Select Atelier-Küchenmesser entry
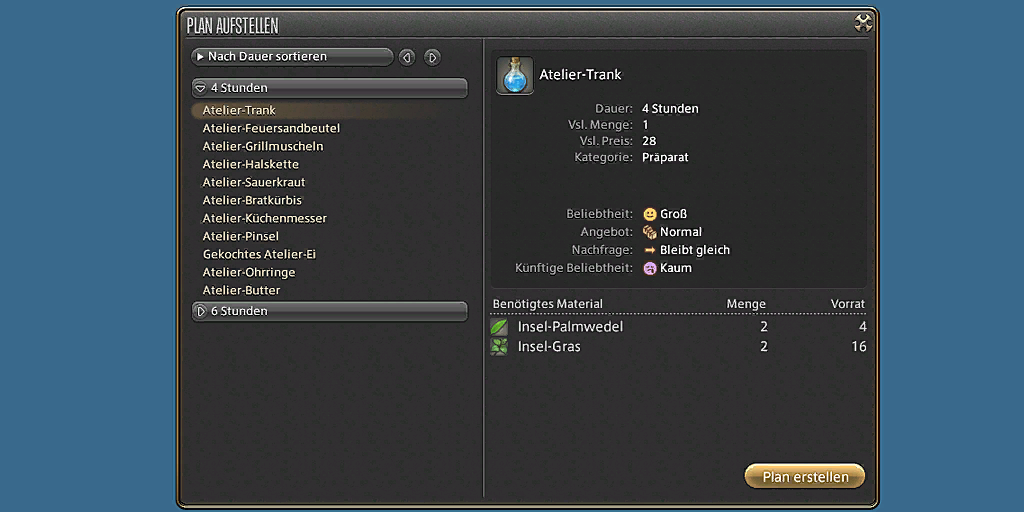 [265, 218]
